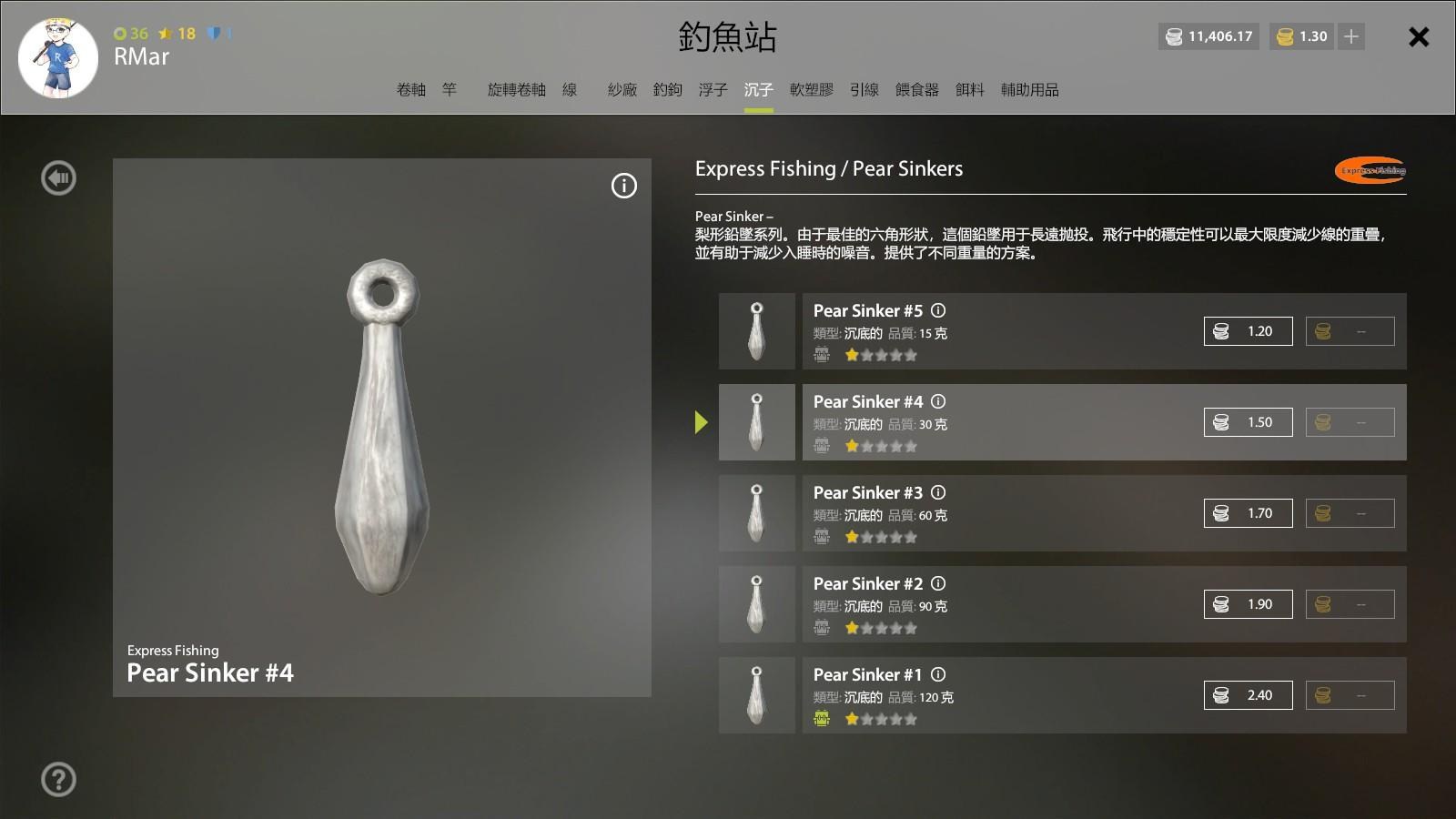Open info popup for Pear Sinker #2

(x=938, y=583)
